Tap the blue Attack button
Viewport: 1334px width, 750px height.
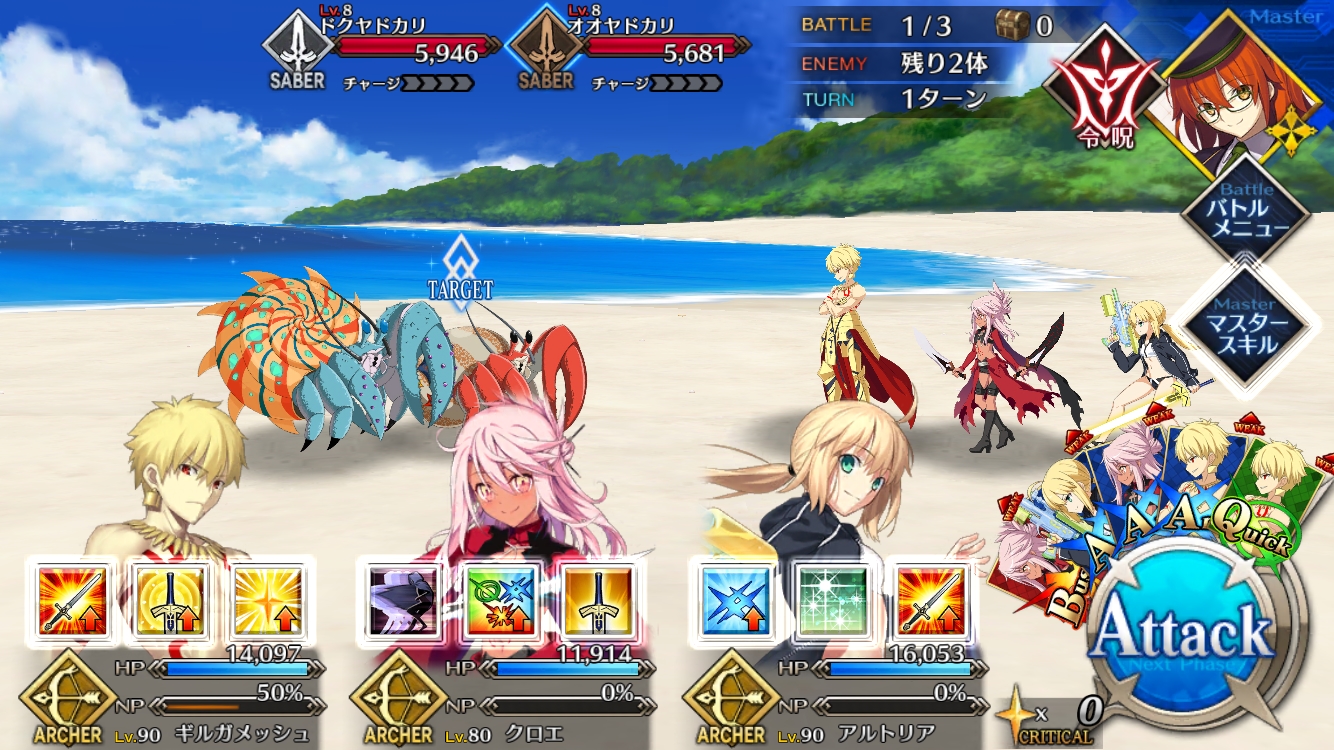coord(1183,633)
